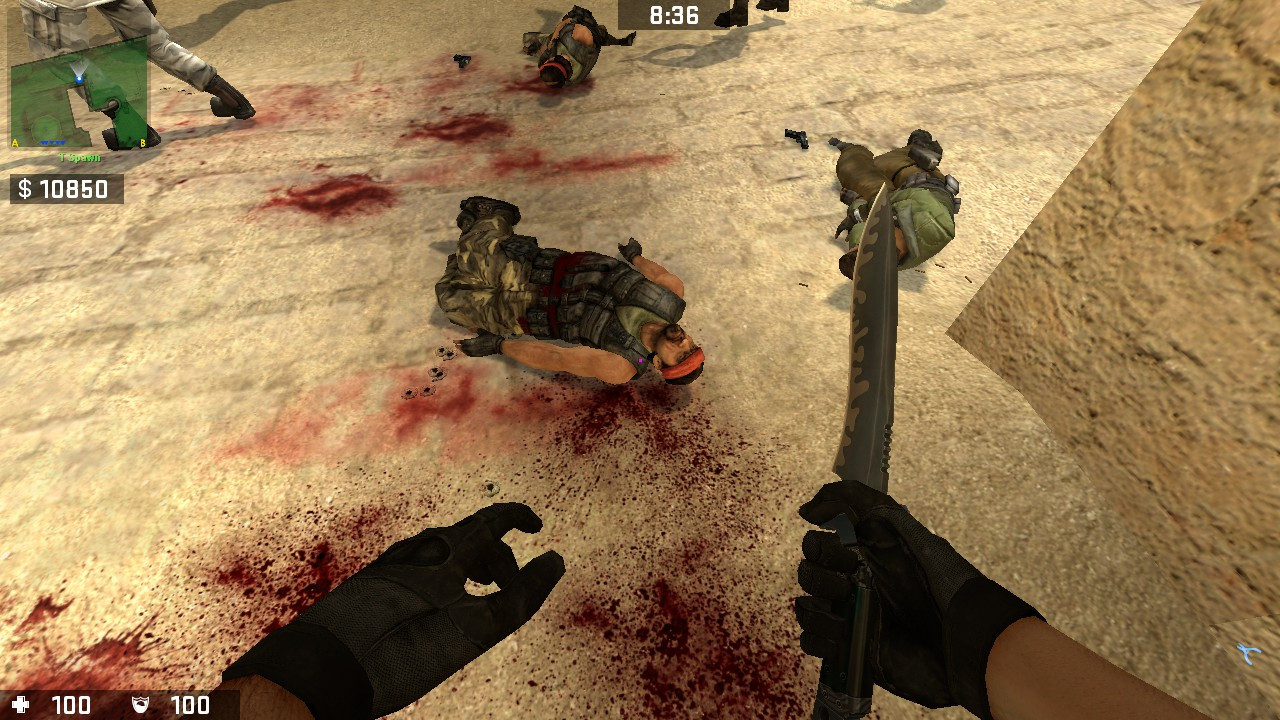Click the armor value reading 100
The width and height of the screenshot is (1280, 720).
191,704
